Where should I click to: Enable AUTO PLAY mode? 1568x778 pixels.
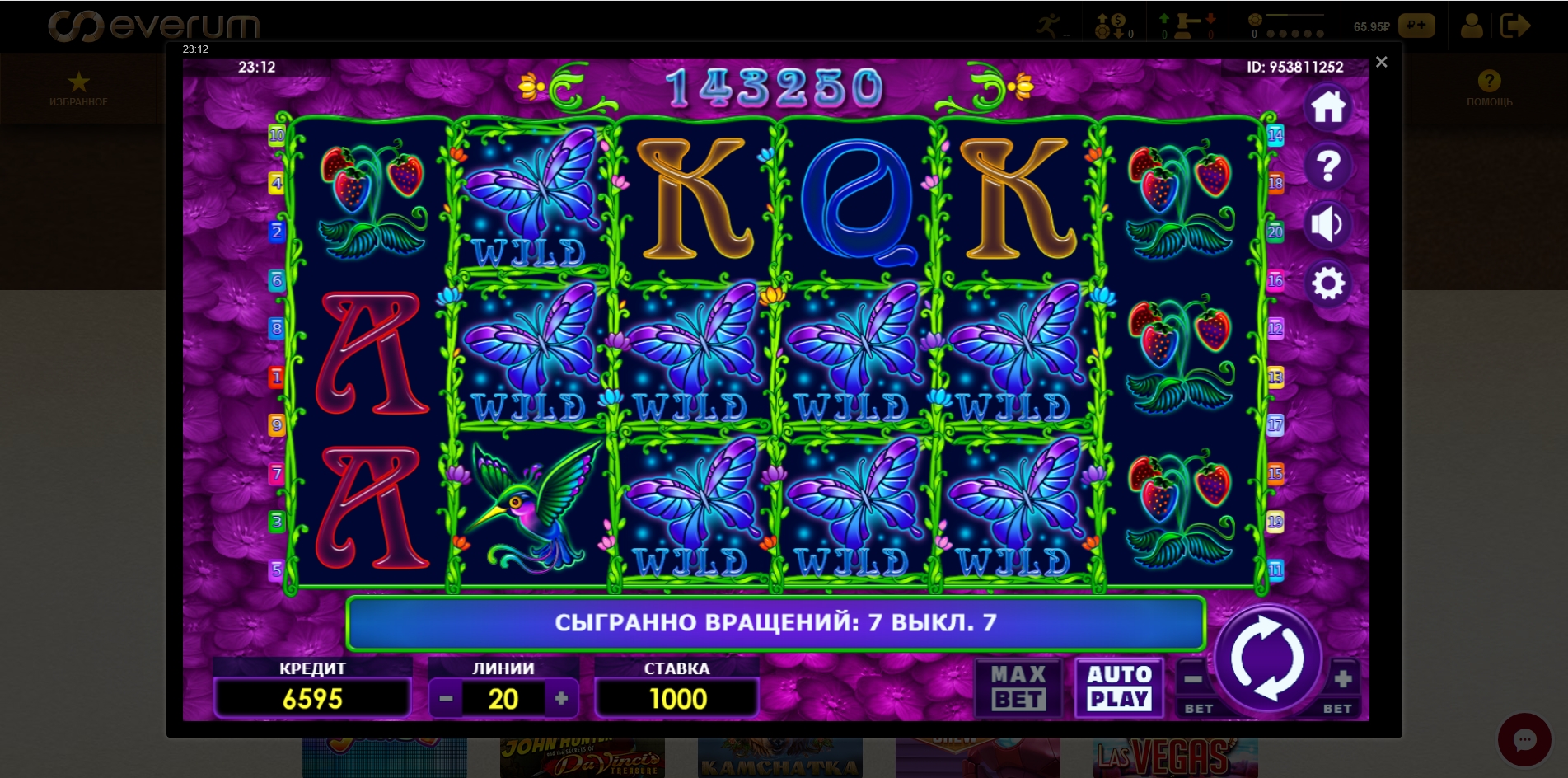(1119, 688)
